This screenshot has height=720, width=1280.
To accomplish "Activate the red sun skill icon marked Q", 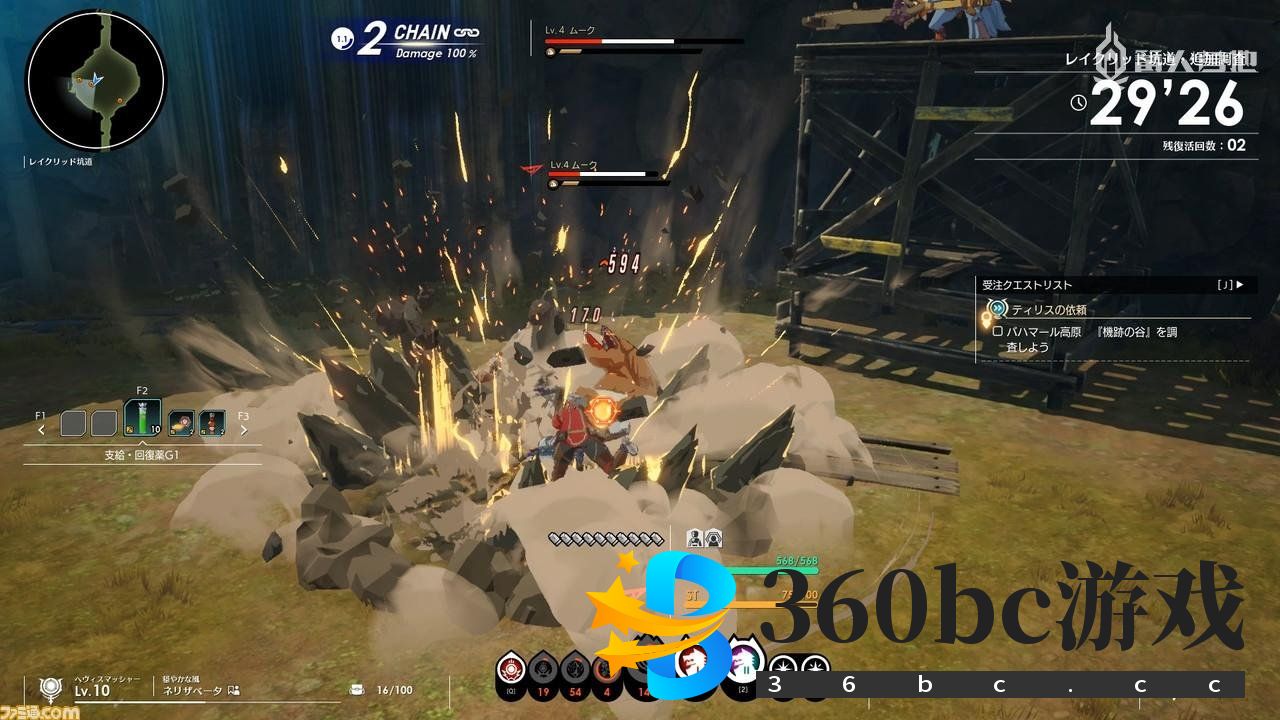I will click(512, 669).
